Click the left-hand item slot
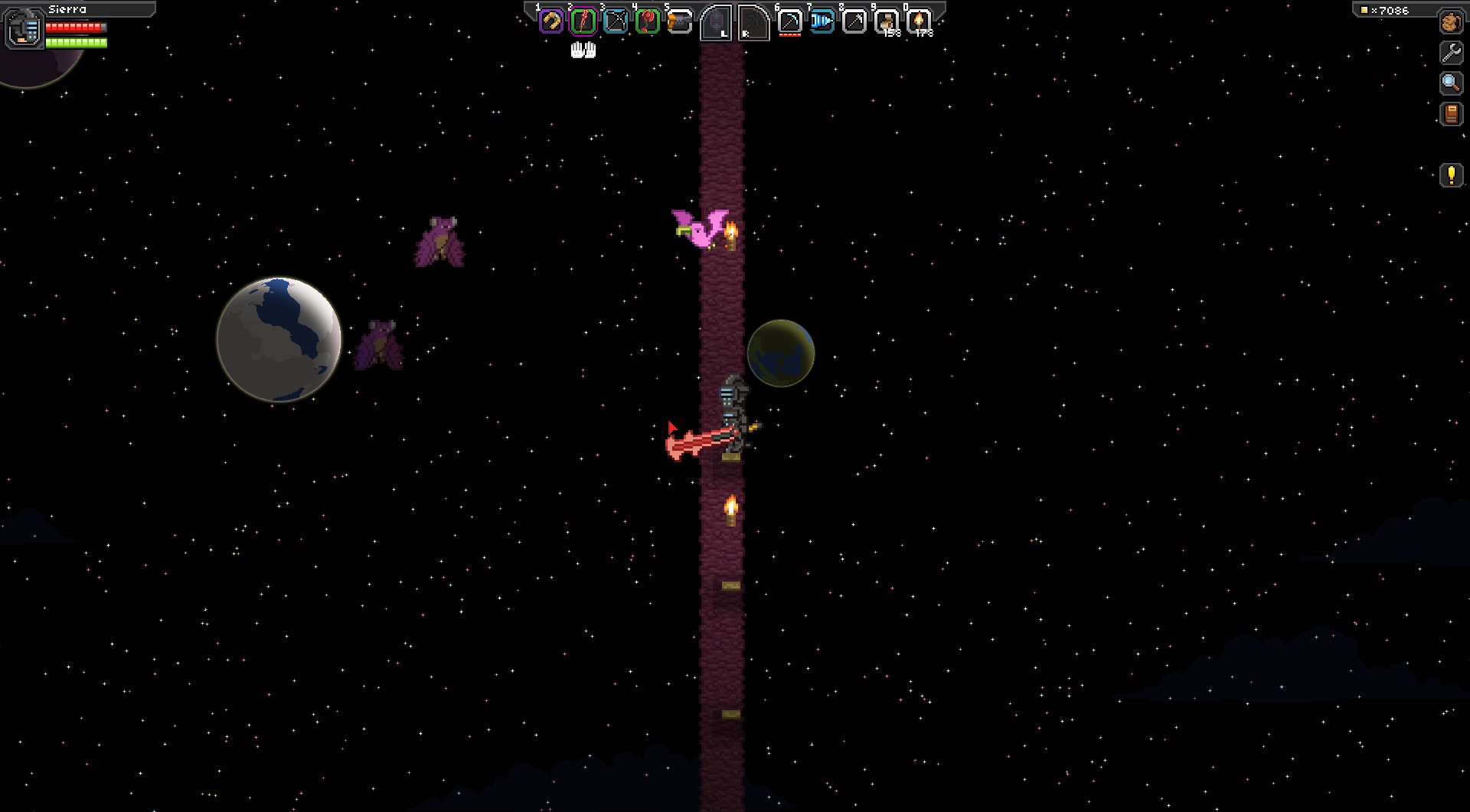Screen dimensions: 1470x812 tap(717, 23)
